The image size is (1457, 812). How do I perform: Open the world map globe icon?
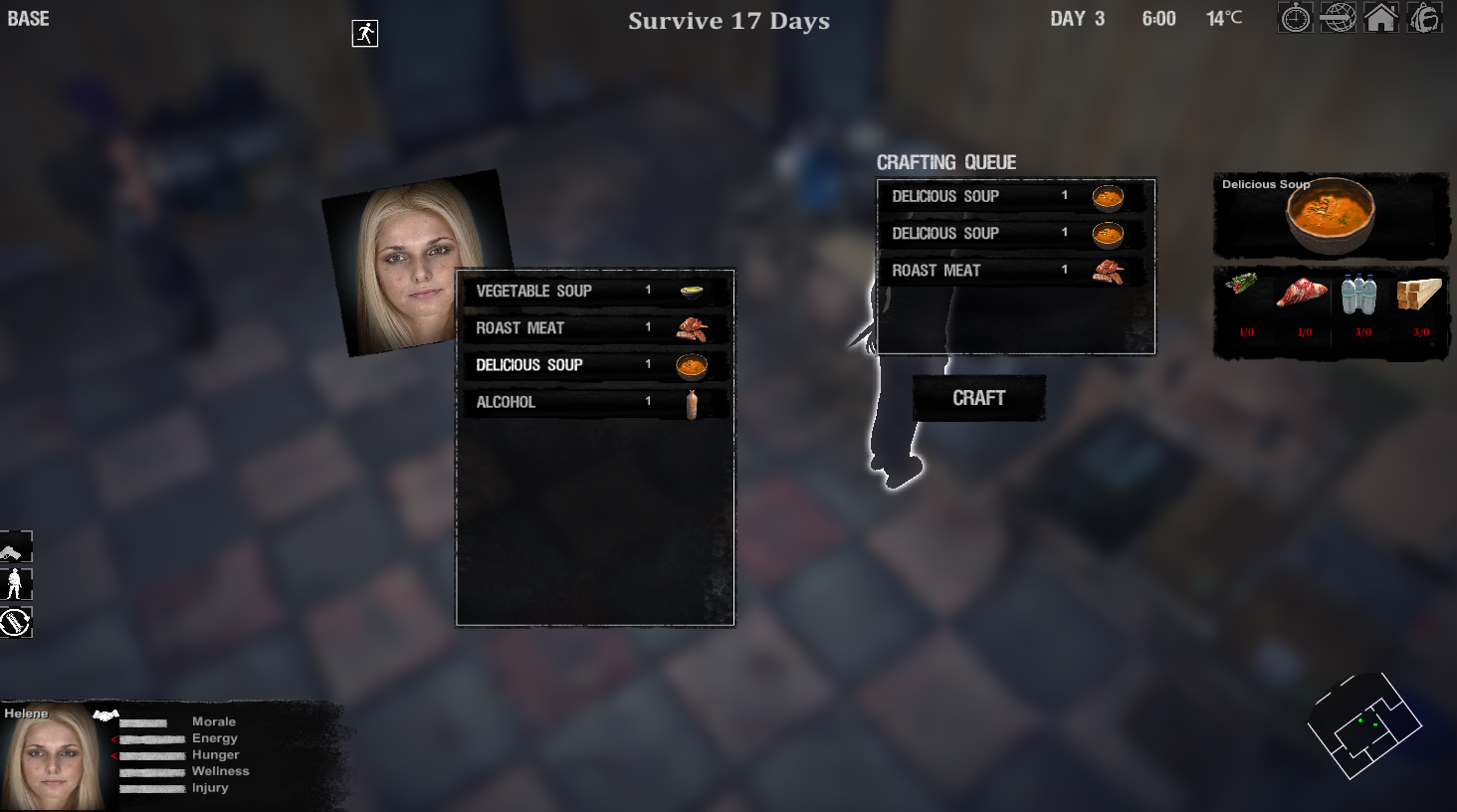click(x=1338, y=17)
